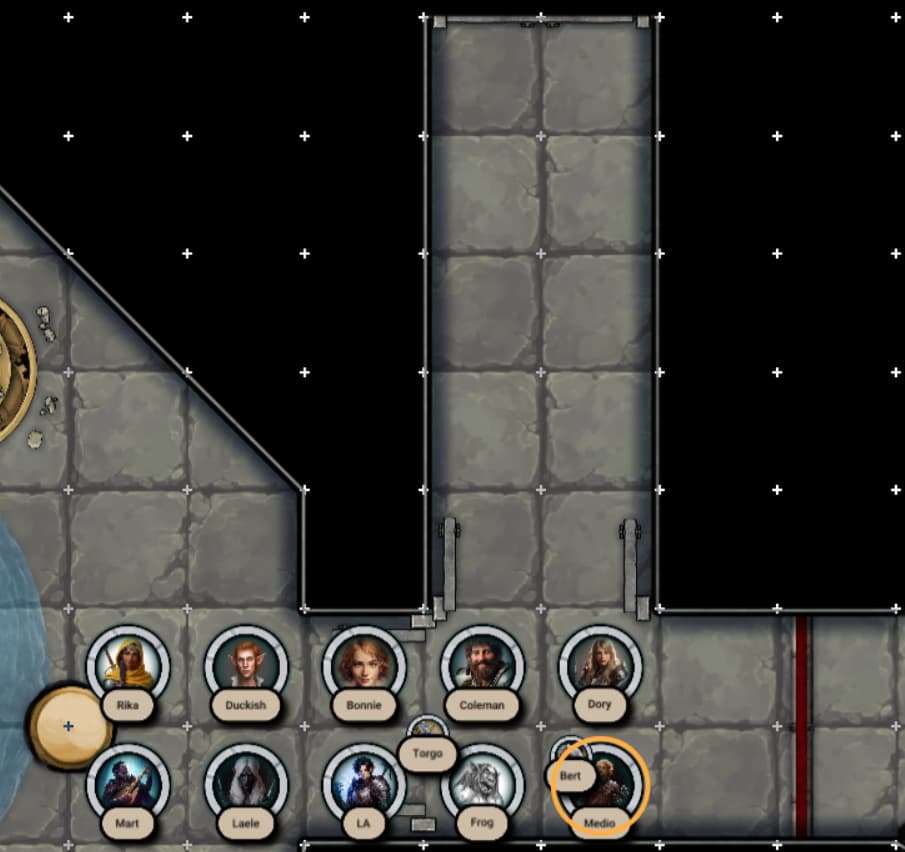Select the Dory character token
Viewport: 905px width, 852px height.
pos(600,665)
